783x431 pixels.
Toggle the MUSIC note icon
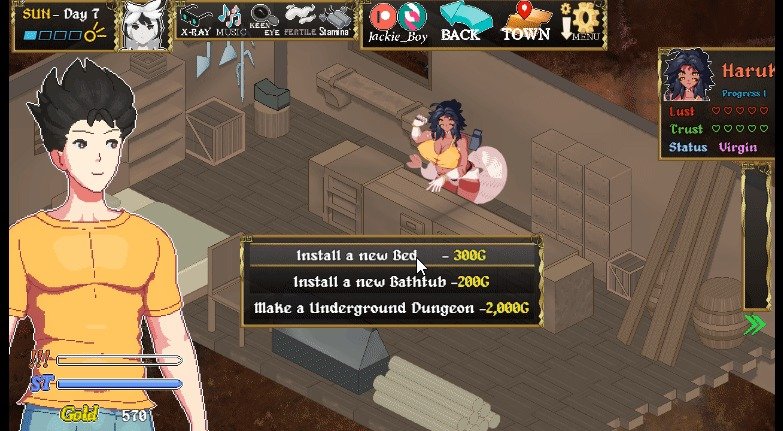(230, 20)
